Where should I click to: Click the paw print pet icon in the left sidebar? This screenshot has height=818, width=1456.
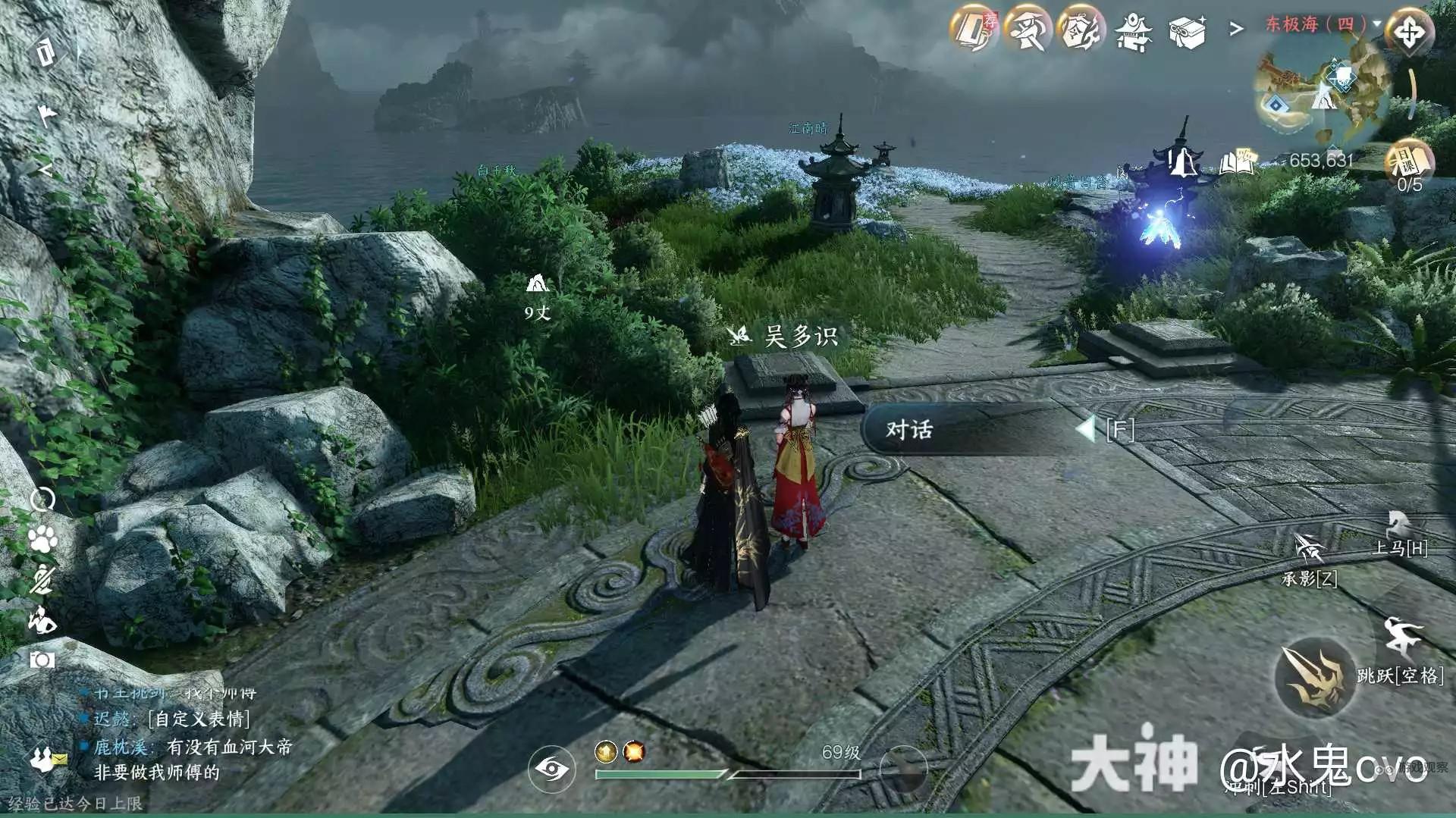tap(42, 539)
